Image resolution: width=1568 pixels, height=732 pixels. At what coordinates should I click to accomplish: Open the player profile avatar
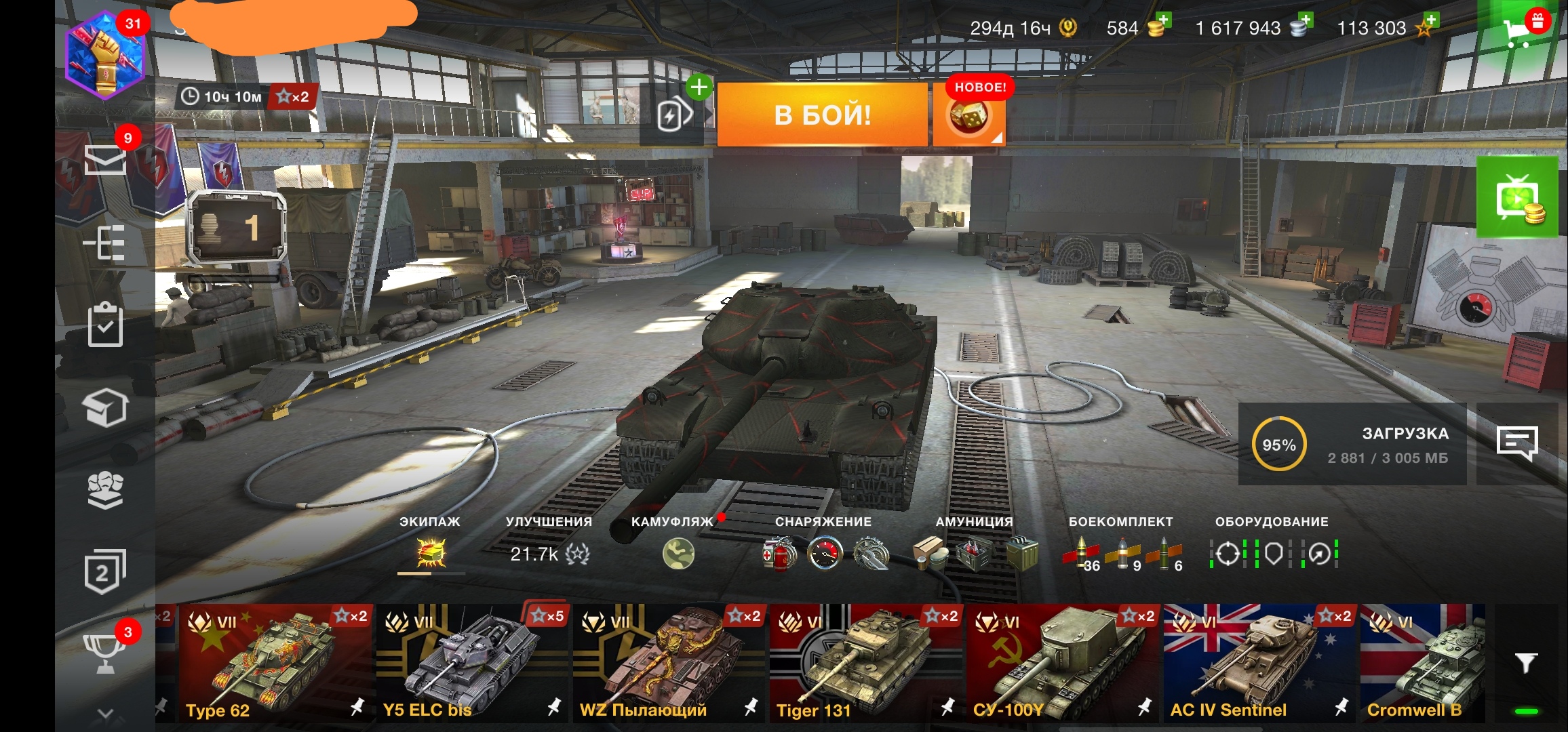pyautogui.click(x=105, y=56)
